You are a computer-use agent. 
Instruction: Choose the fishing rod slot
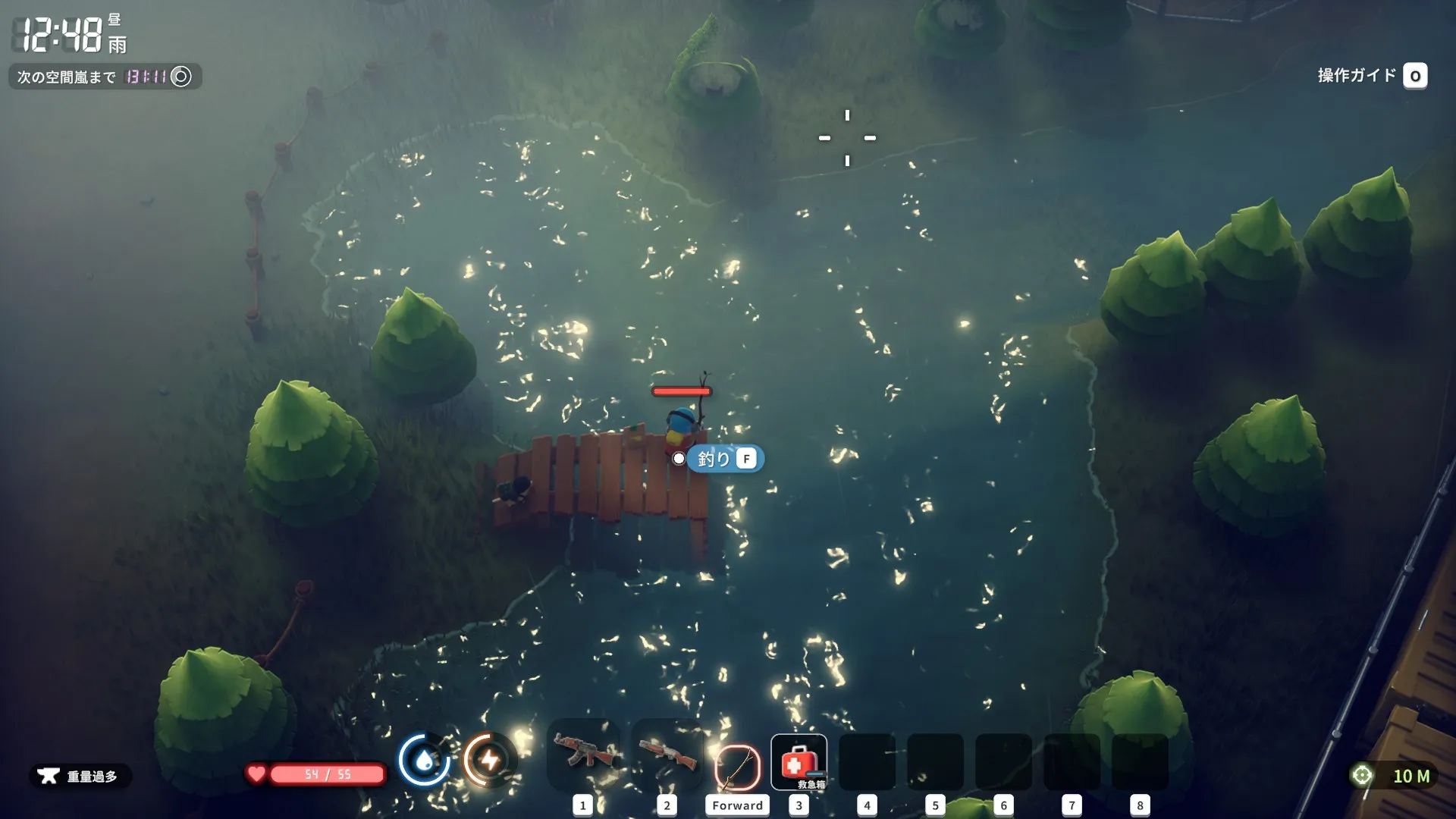[x=736, y=766]
